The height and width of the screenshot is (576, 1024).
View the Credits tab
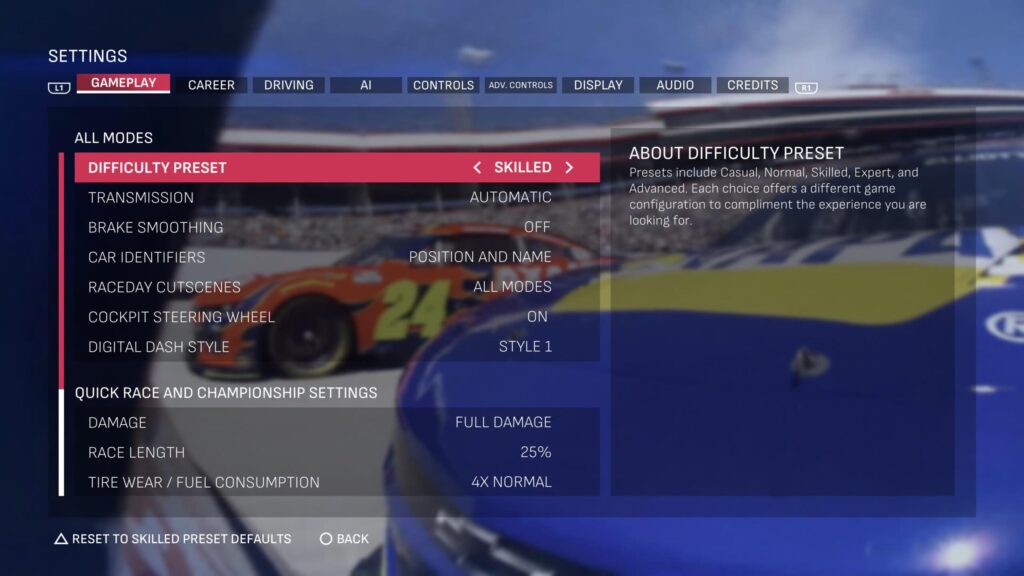pyautogui.click(x=752, y=85)
